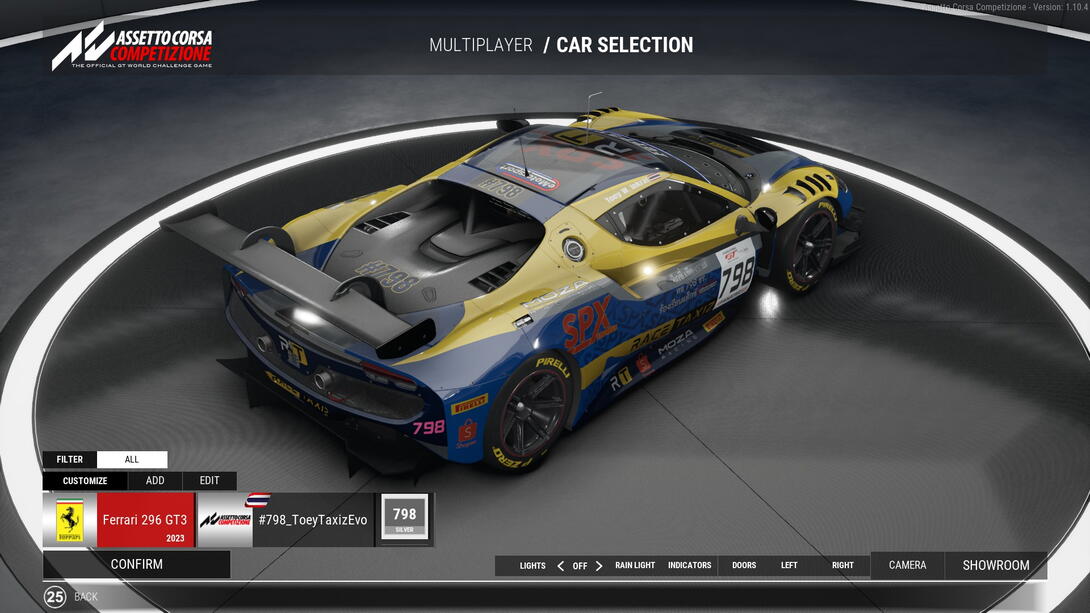Toggle the Indicators

pos(690,566)
